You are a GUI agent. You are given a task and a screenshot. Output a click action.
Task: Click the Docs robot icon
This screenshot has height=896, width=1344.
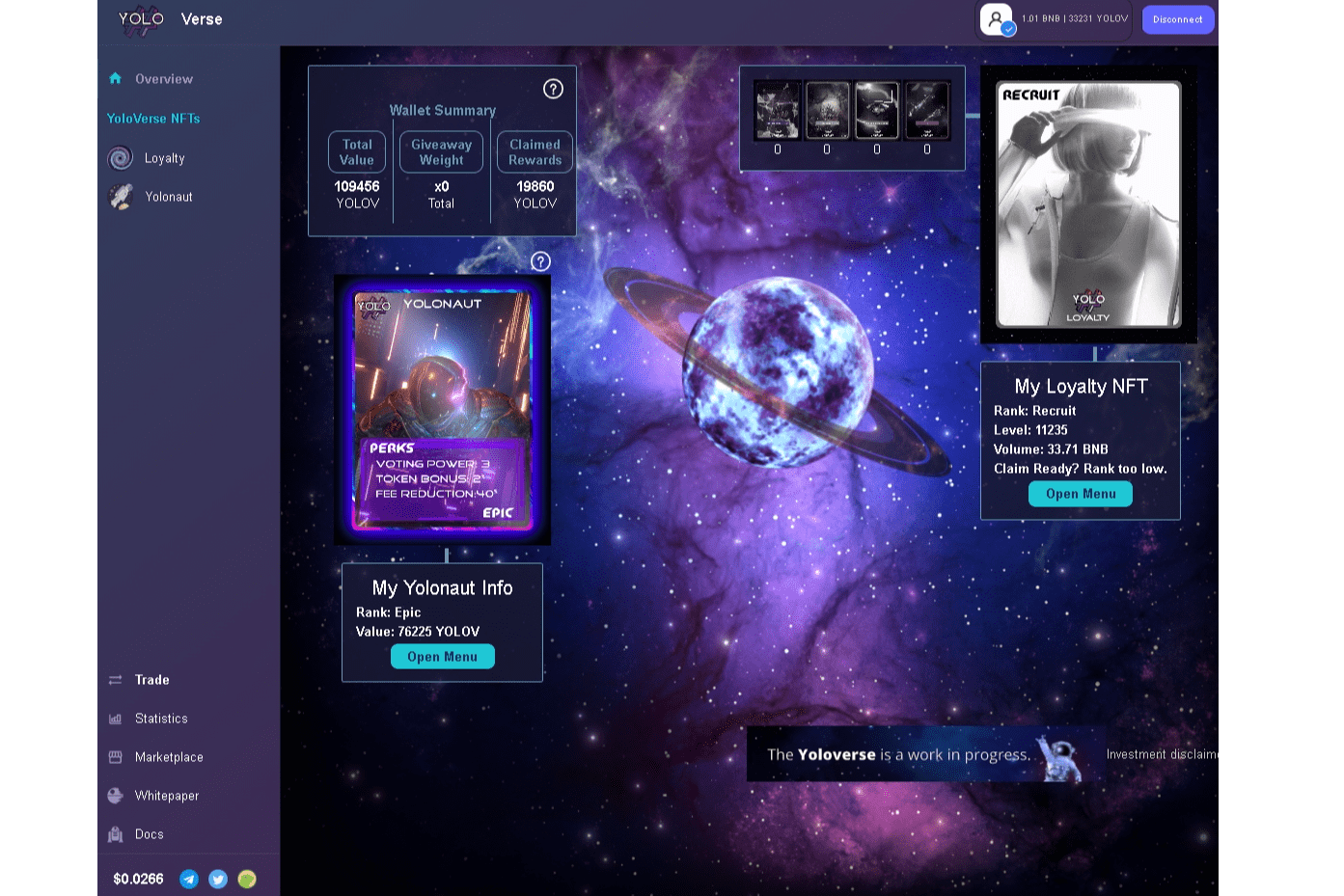(x=116, y=834)
